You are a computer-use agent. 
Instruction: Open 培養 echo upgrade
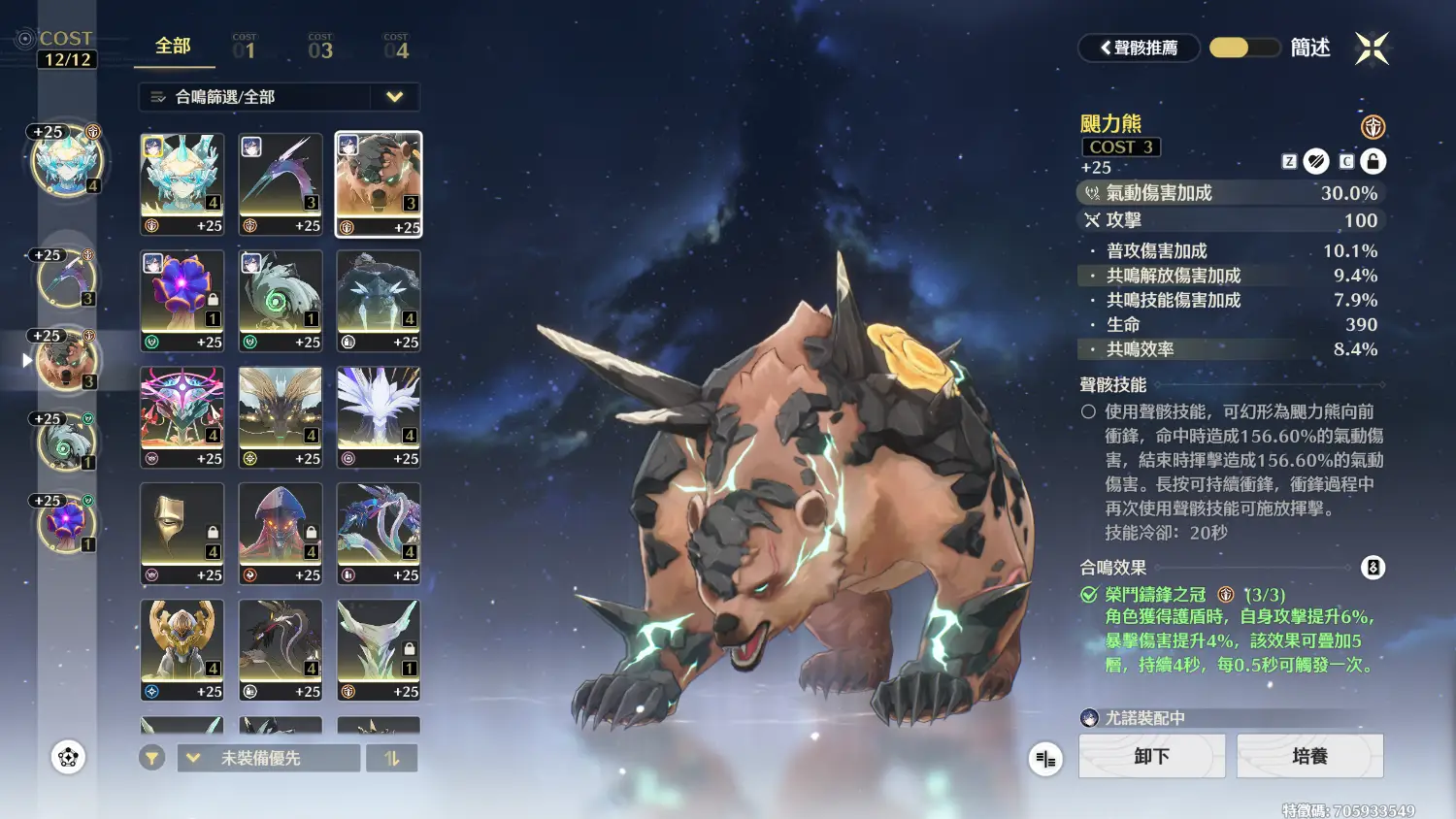(1309, 756)
